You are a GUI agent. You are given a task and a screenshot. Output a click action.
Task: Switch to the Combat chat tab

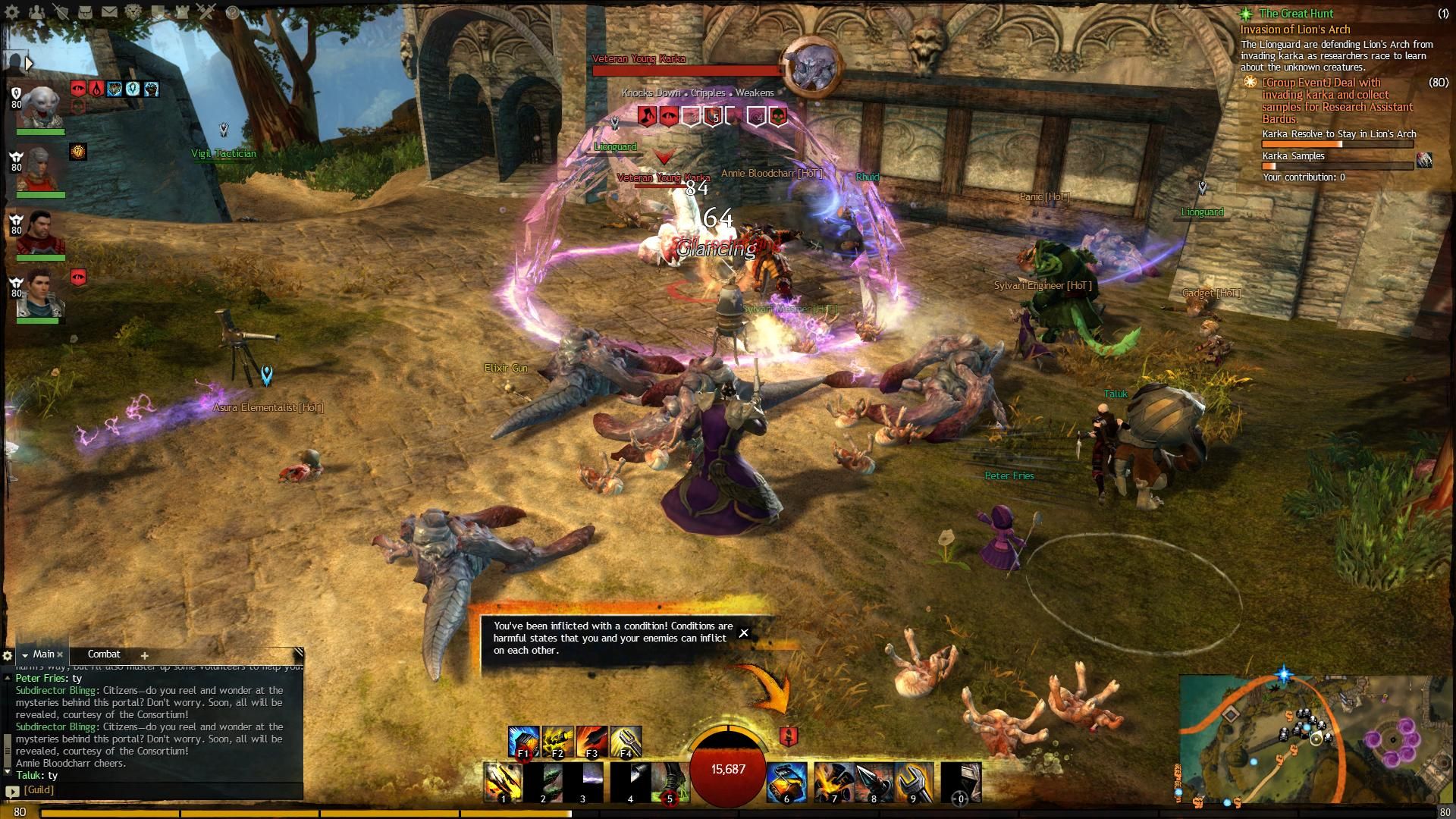click(104, 654)
